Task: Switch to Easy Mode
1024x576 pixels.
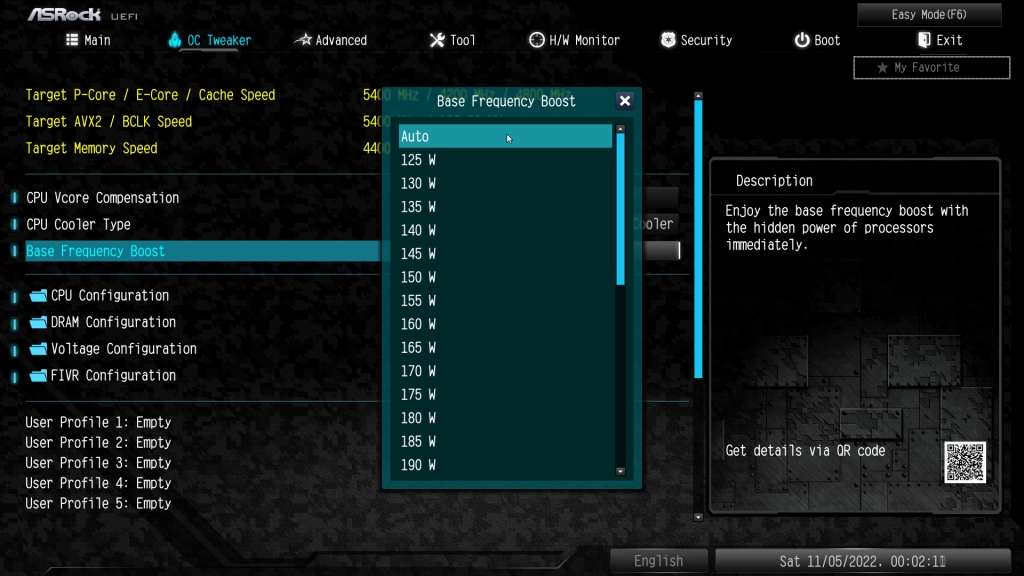Action: tap(929, 14)
